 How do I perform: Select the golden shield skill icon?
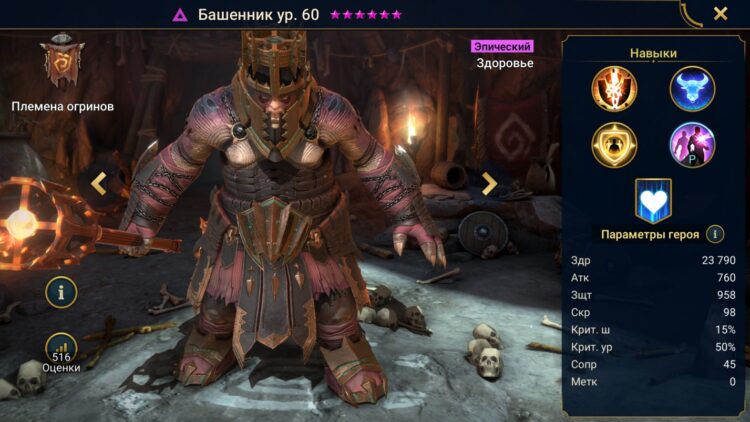click(614, 144)
